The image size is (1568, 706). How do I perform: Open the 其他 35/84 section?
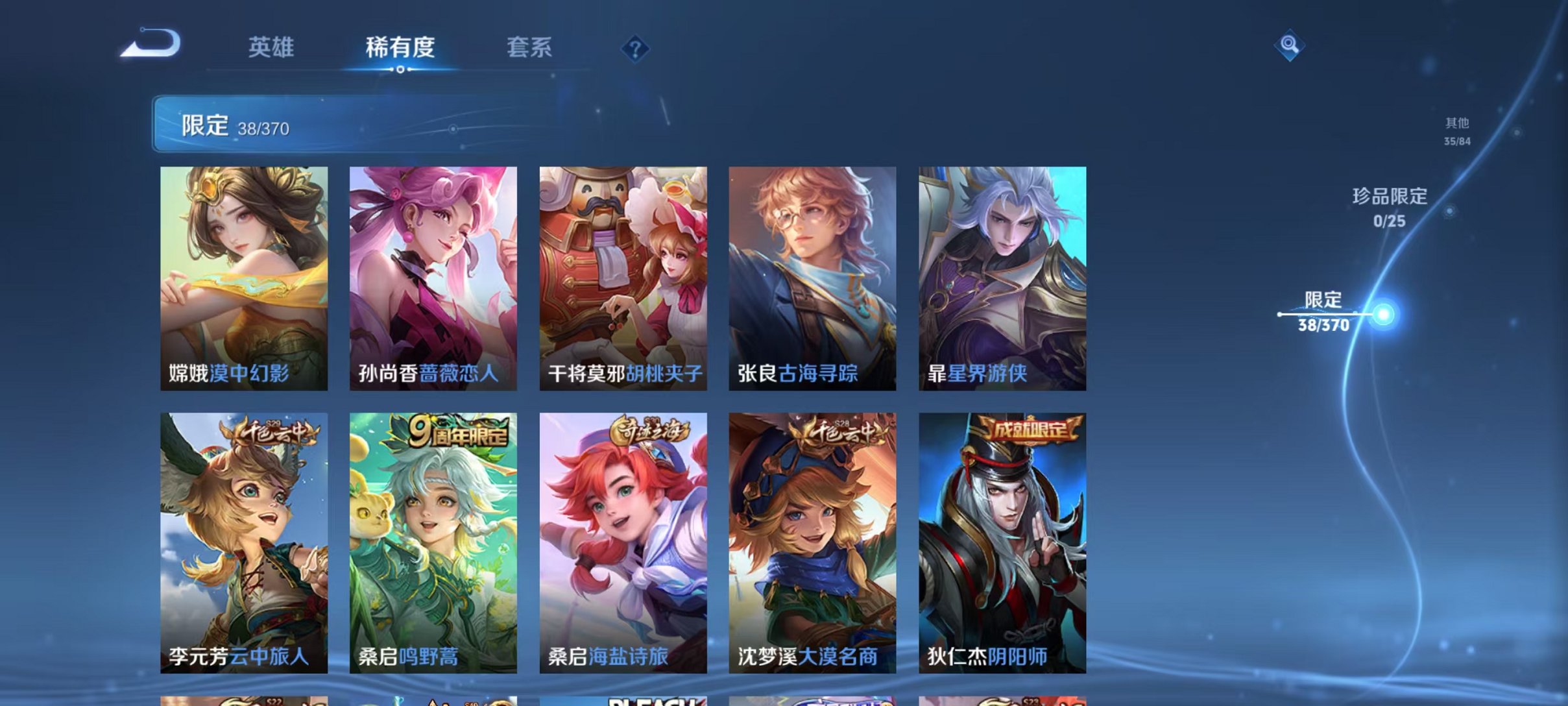click(x=1456, y=130)
